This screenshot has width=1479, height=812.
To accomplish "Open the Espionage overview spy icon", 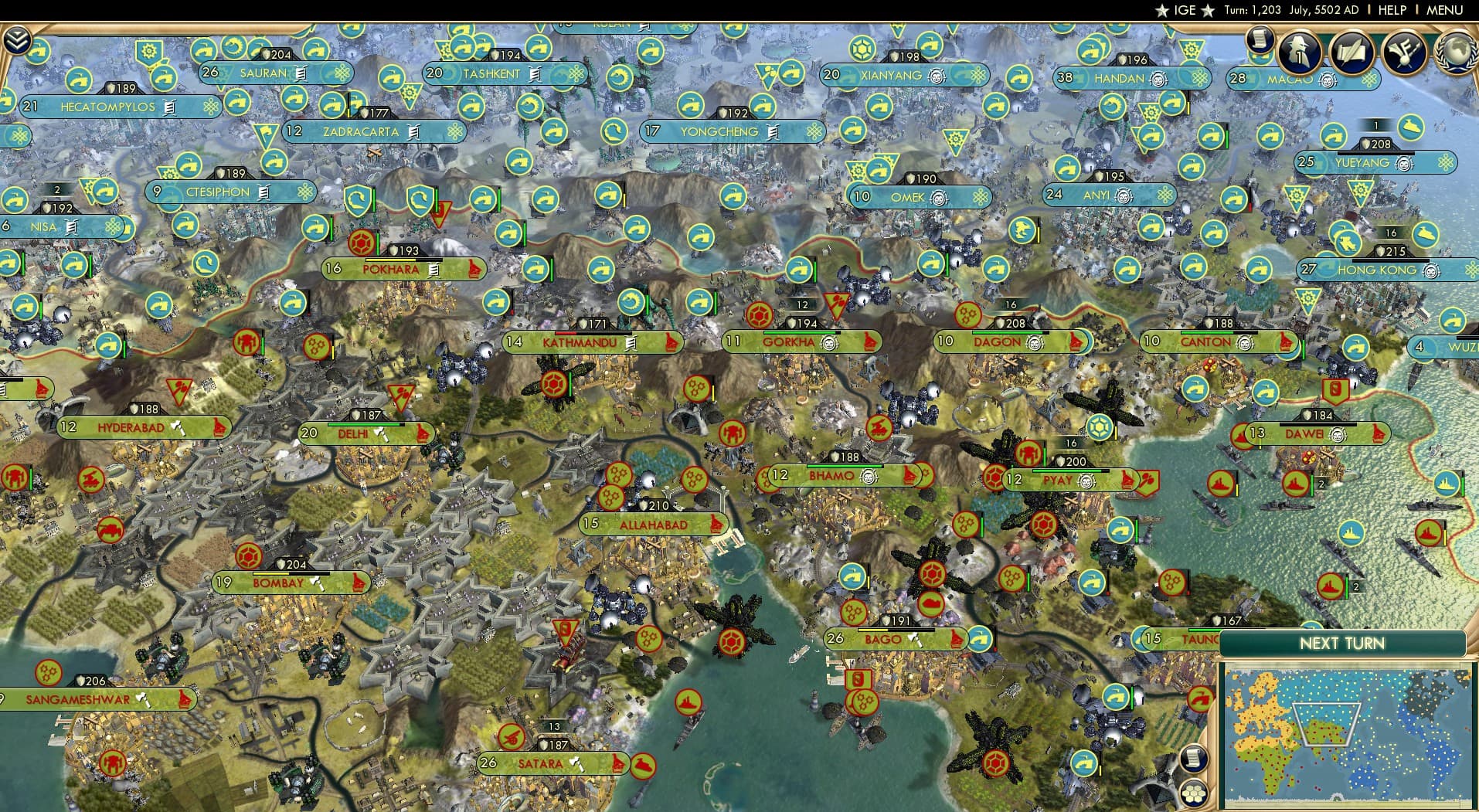I will point(1297,49).
